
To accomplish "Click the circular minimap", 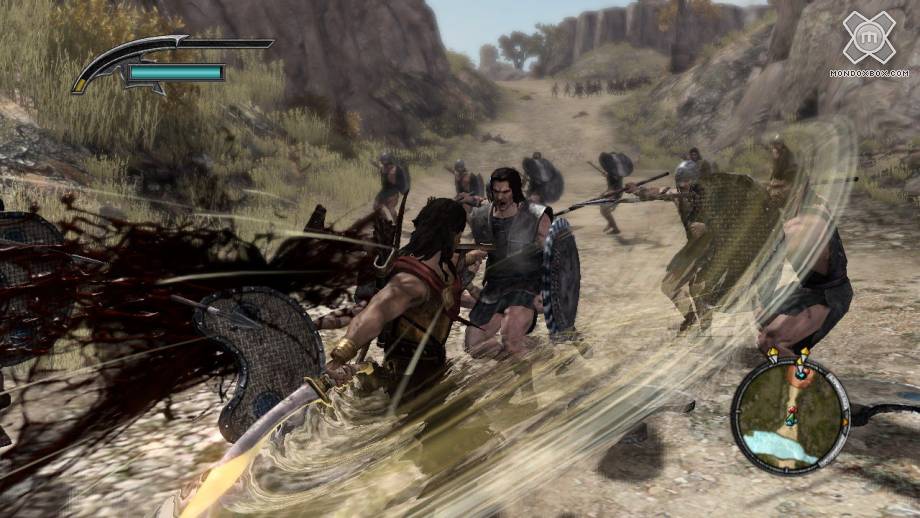I will coord(789,413).
